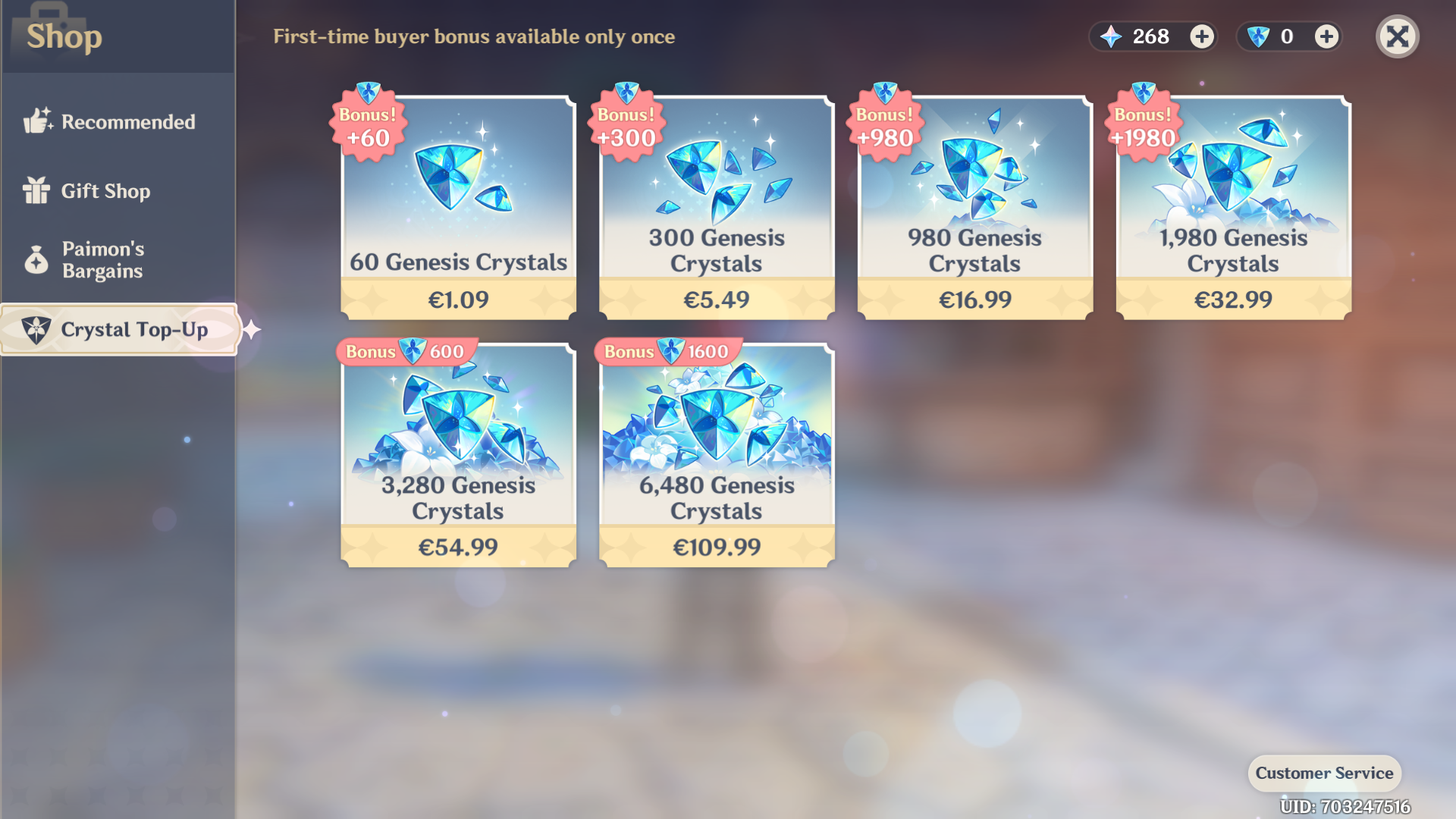The width and height of the screenshot is (1456, 819).
Task: Purchase 300 Genesis Crystals for €5.49
Action: tap(717, 209)
